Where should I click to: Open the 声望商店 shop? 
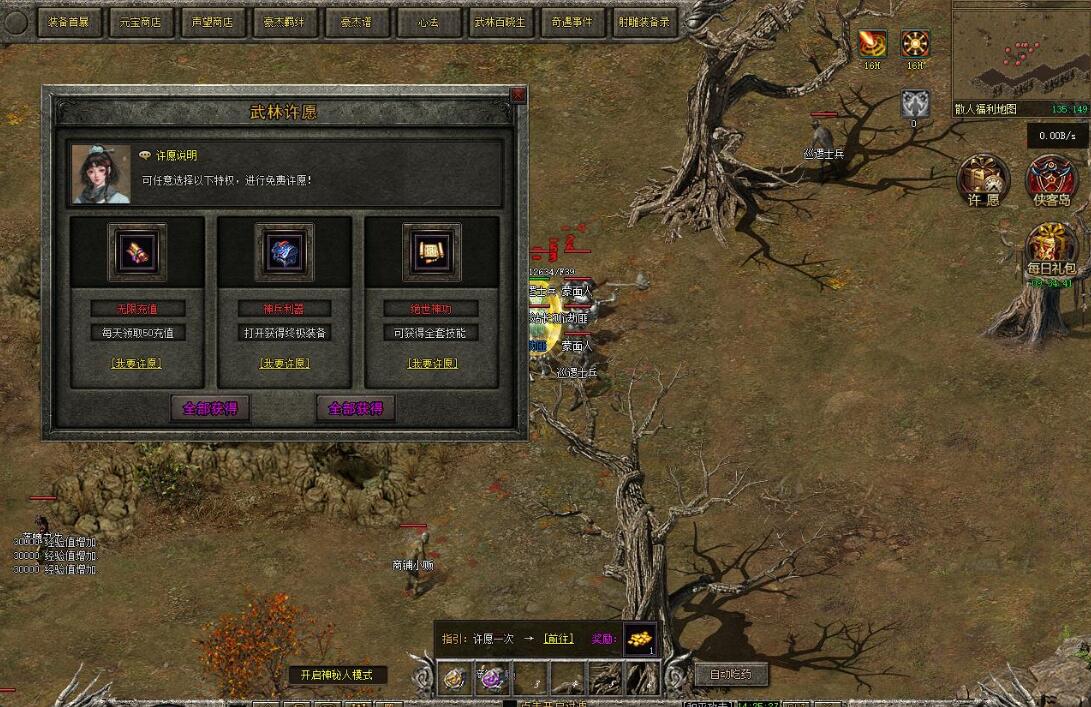click(x=212, y=22)
